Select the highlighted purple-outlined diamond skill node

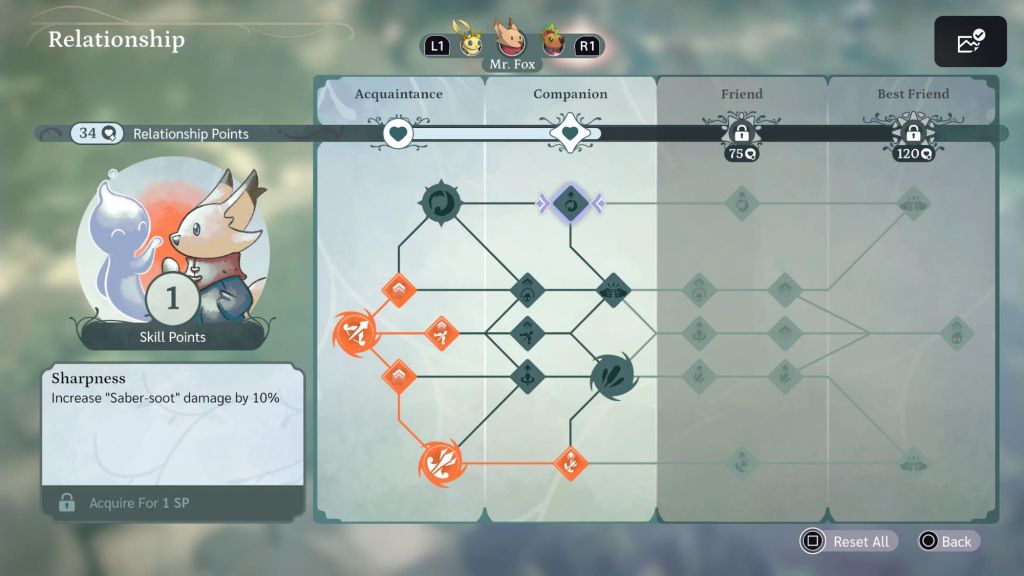(x=569, y=204)
